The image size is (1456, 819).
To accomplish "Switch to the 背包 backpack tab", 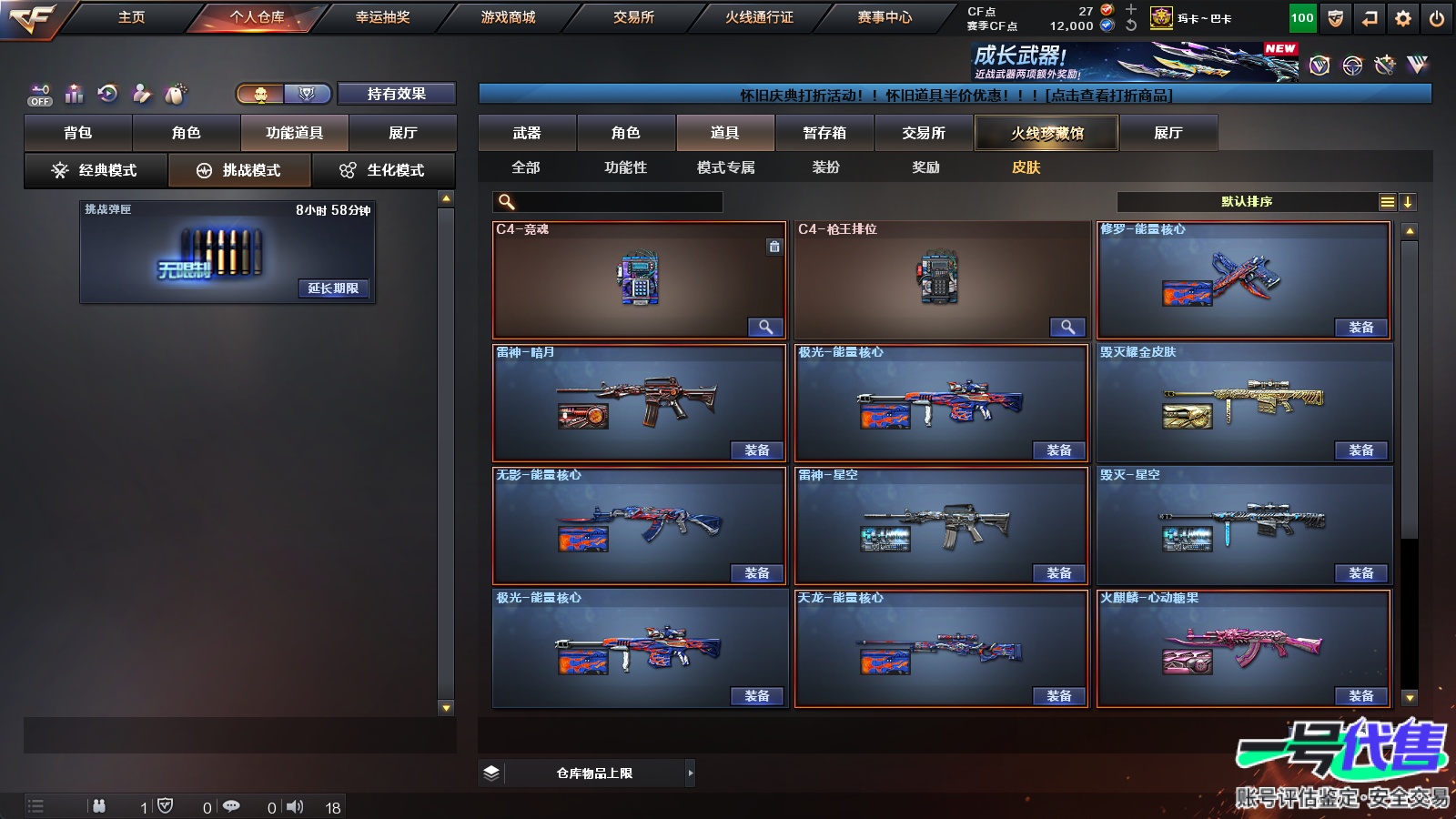I will tap(78, 133).
